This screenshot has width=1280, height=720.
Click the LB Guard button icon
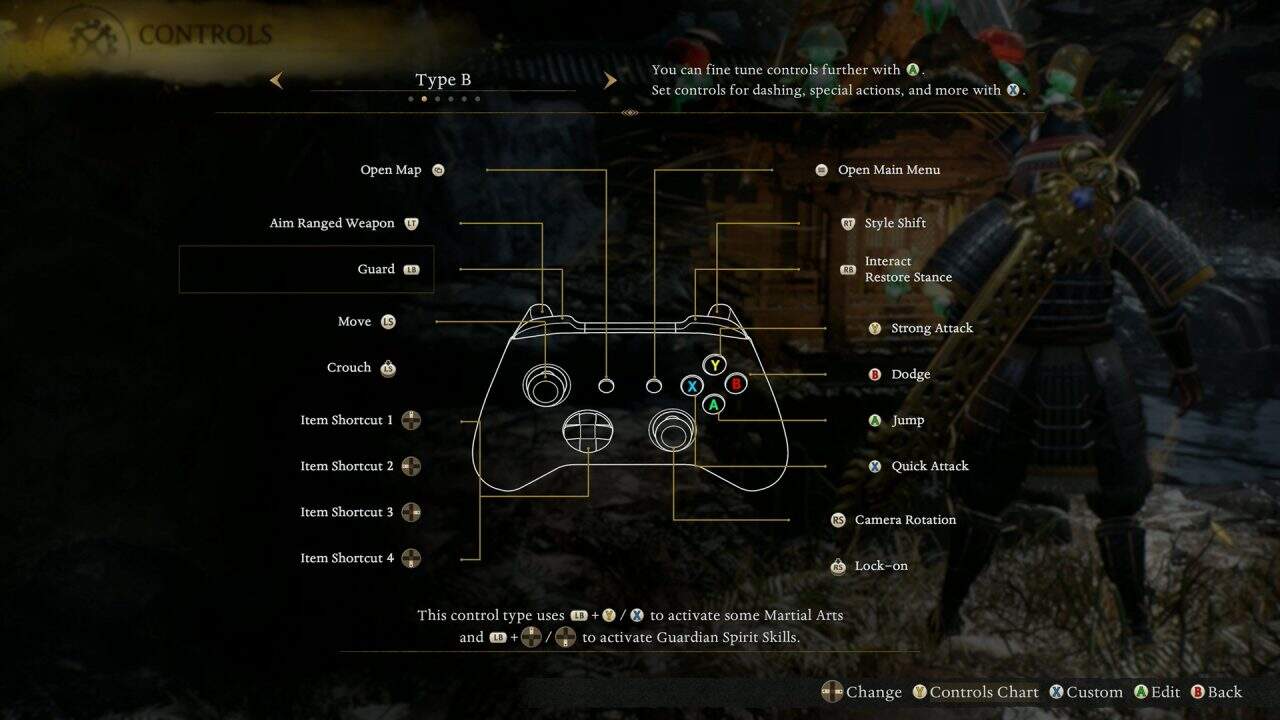410,268
